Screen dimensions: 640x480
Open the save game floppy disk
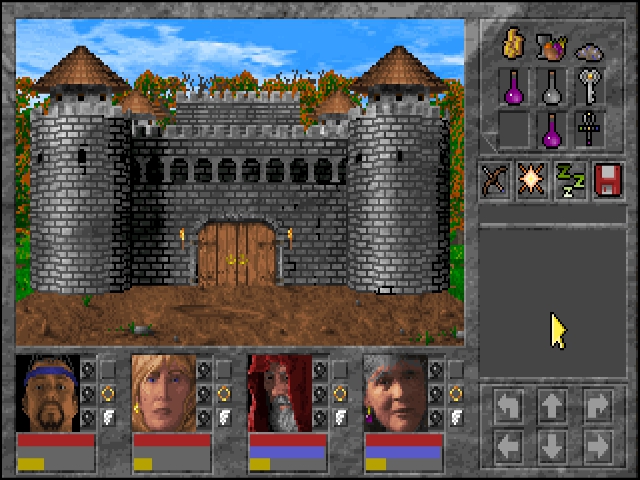point(608,180)
